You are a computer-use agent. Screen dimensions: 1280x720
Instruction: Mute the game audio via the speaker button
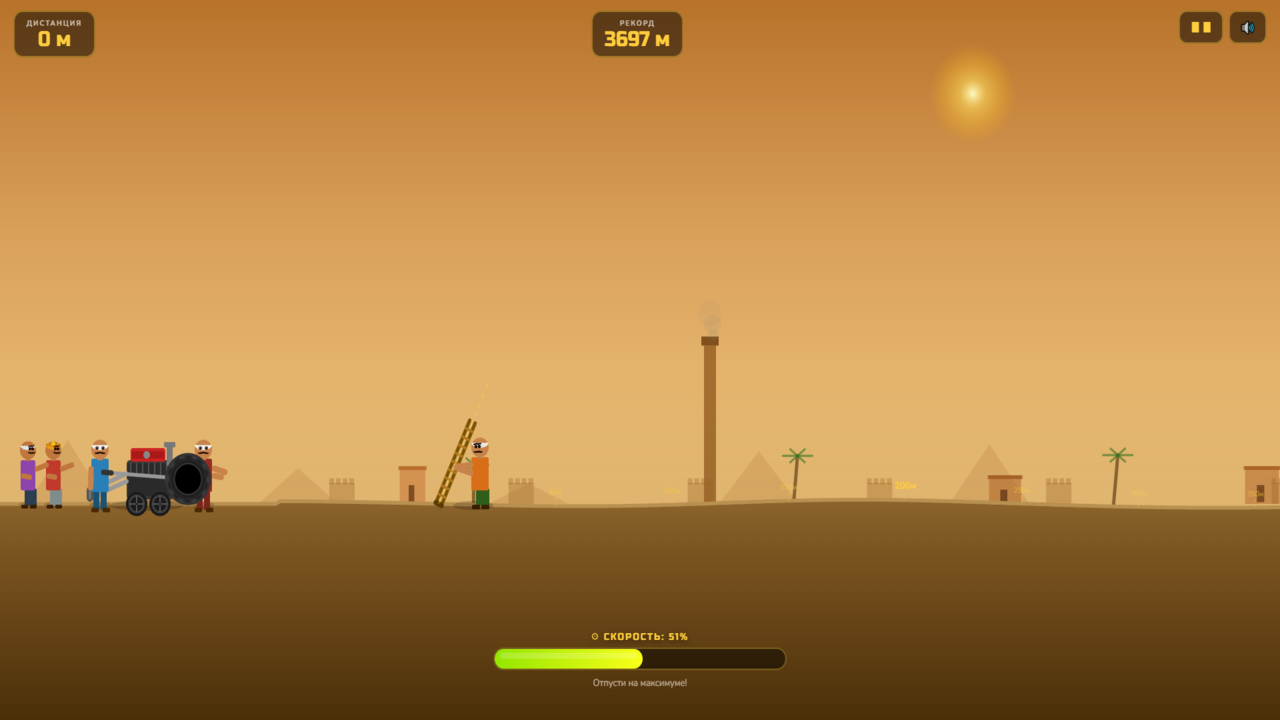coord(1247,27)
